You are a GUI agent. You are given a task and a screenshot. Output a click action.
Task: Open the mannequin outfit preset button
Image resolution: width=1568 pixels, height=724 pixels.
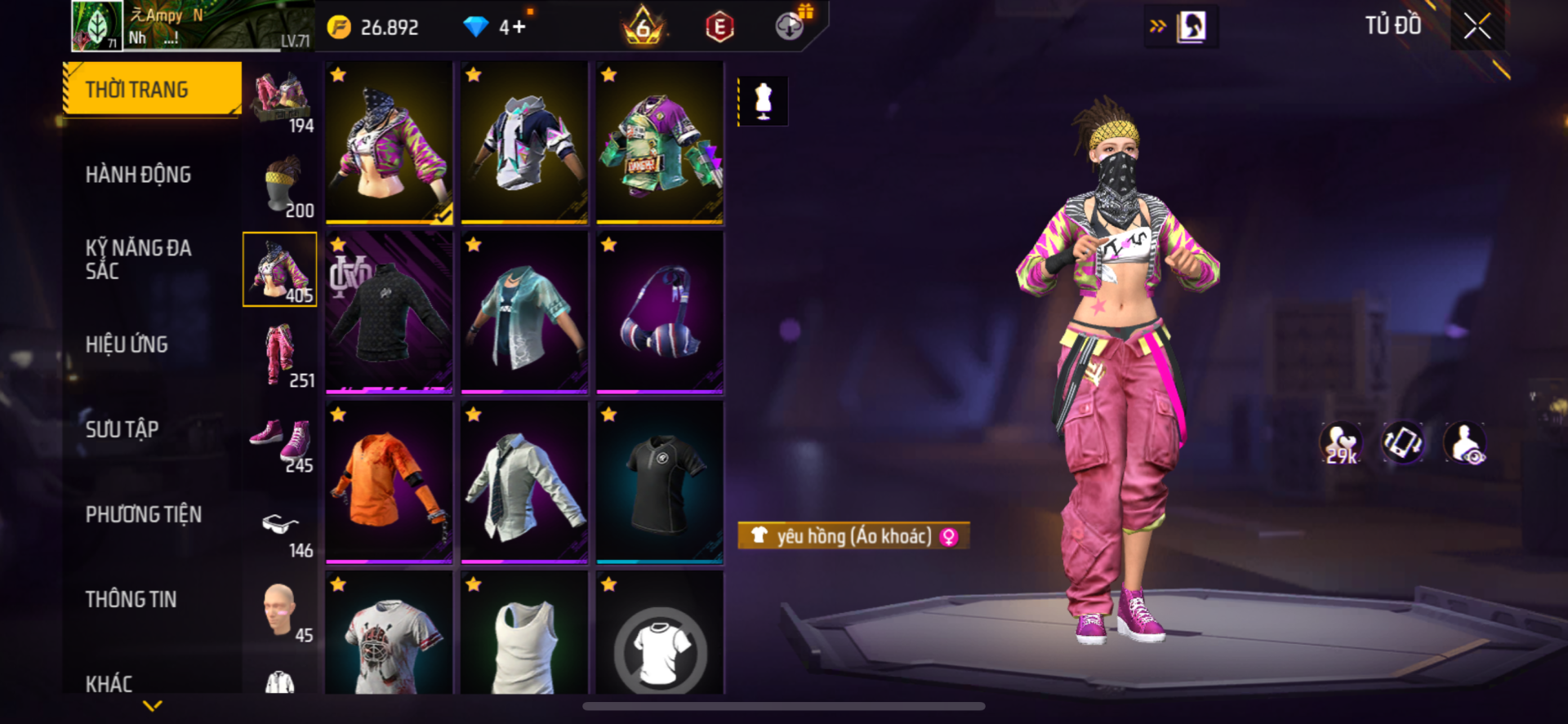point(763,101)
